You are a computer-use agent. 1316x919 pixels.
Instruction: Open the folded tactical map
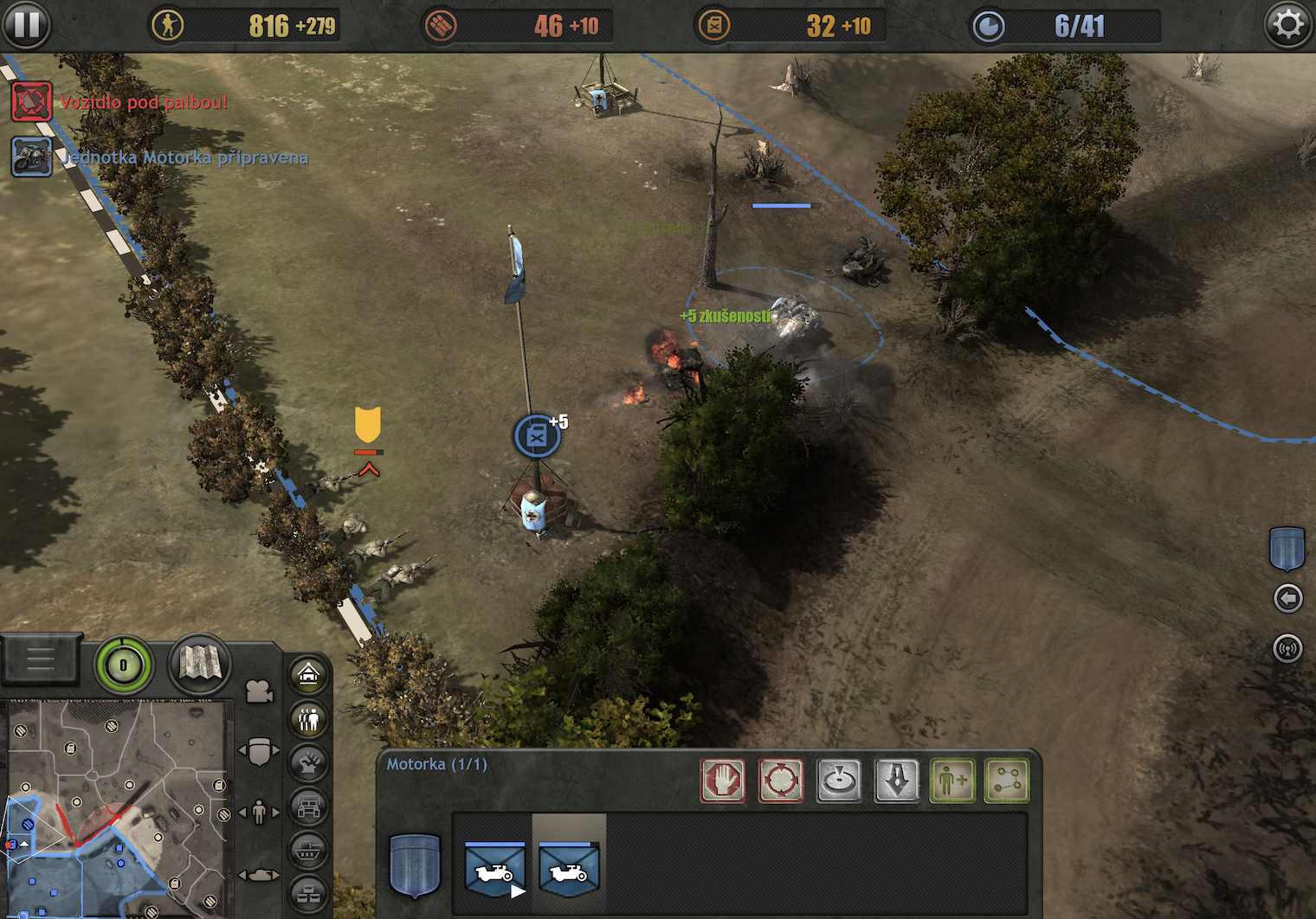[200, 664]
